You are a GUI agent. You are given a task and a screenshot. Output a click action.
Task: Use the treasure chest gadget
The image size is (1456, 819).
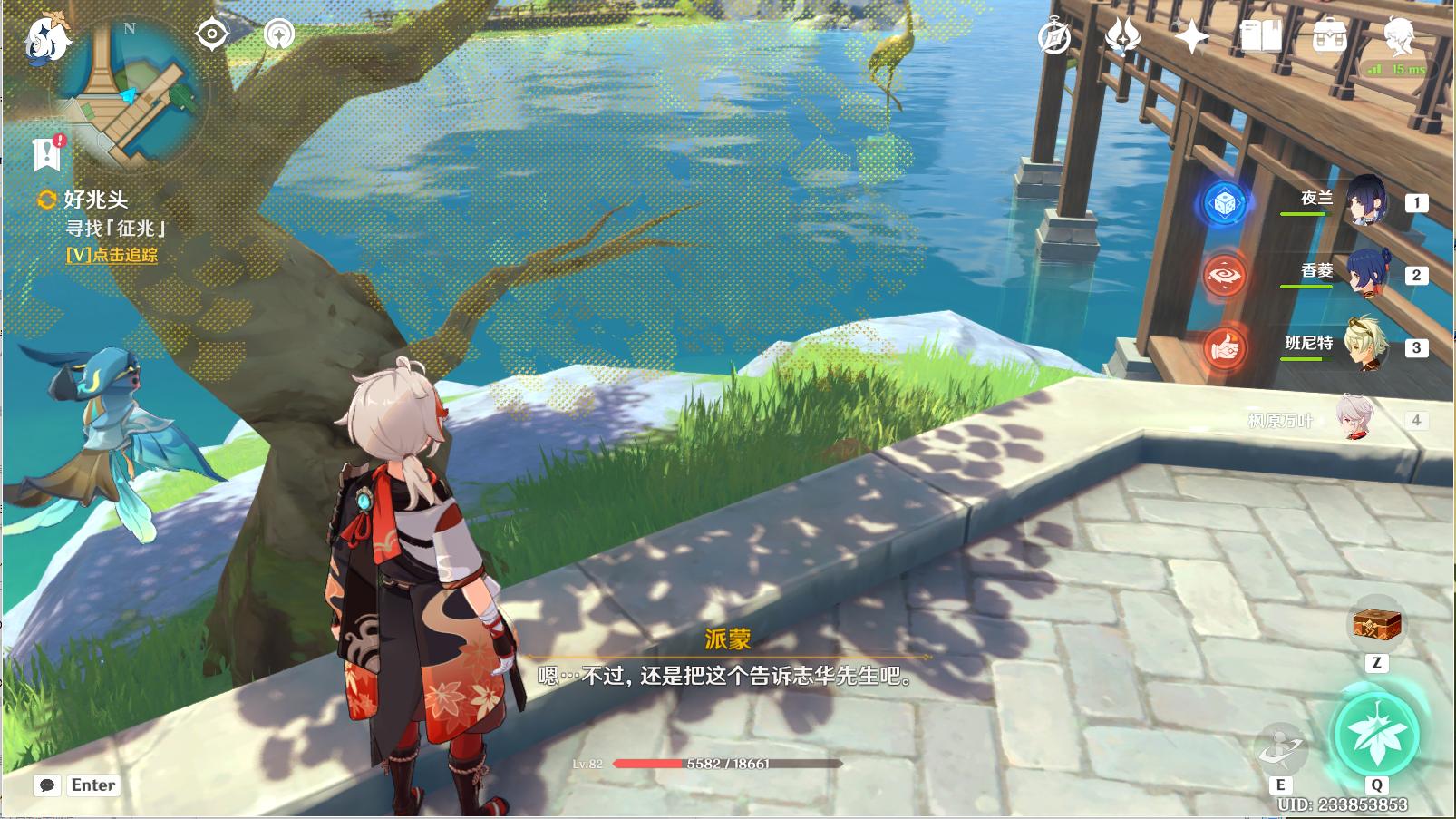(x=1376, y=625)
